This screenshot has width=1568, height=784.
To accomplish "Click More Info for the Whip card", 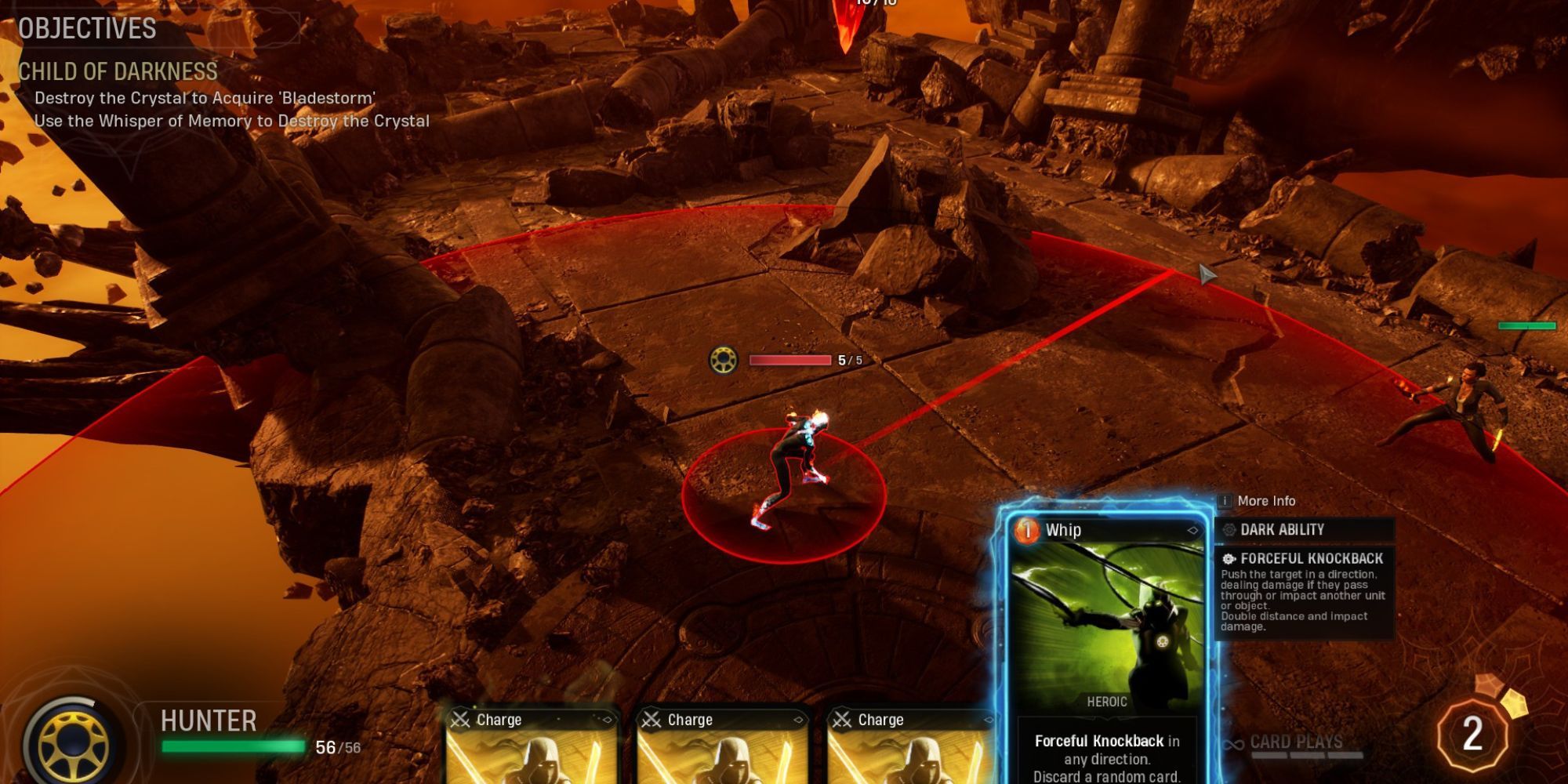I will pos(1270,501).
